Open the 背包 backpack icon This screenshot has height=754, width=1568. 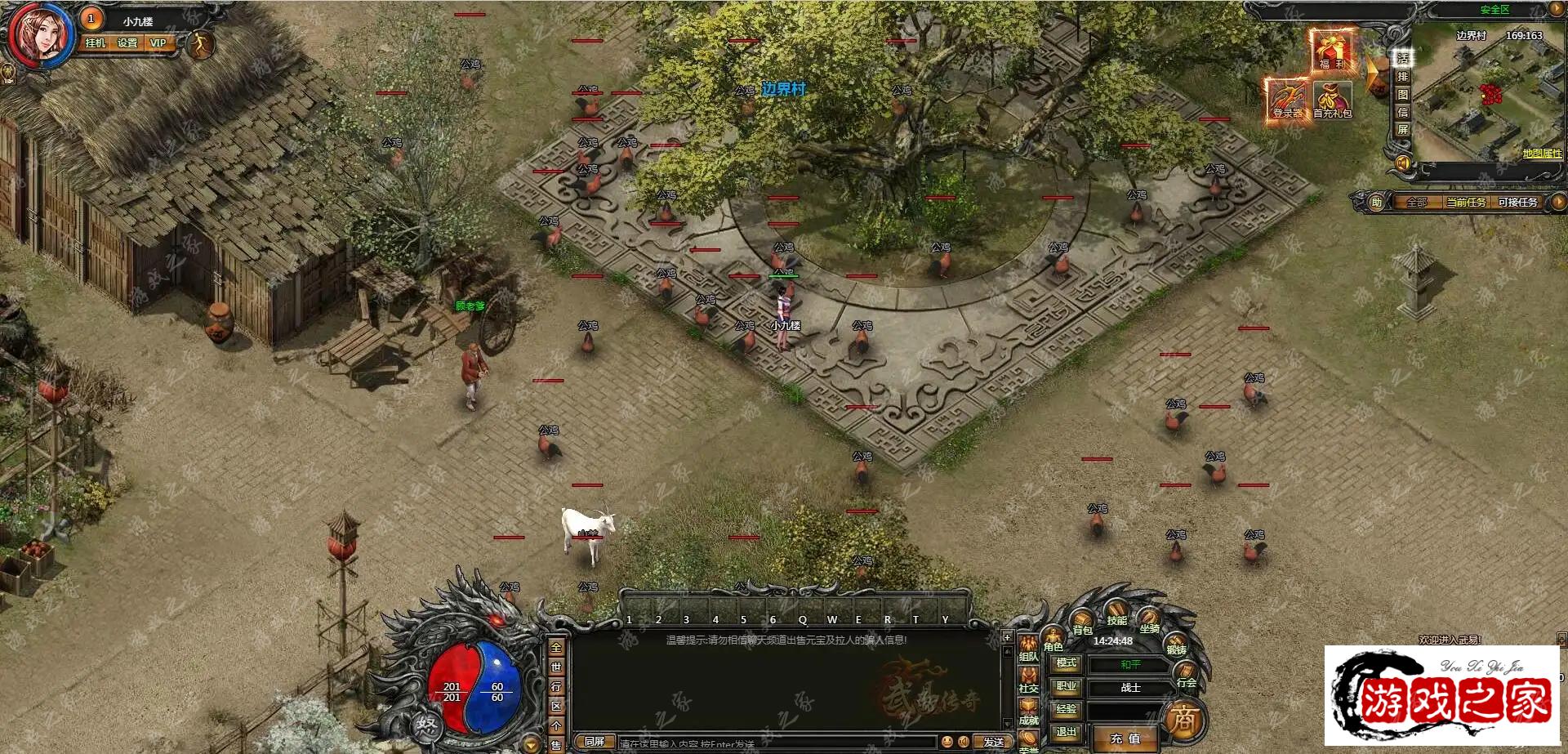1082,620
